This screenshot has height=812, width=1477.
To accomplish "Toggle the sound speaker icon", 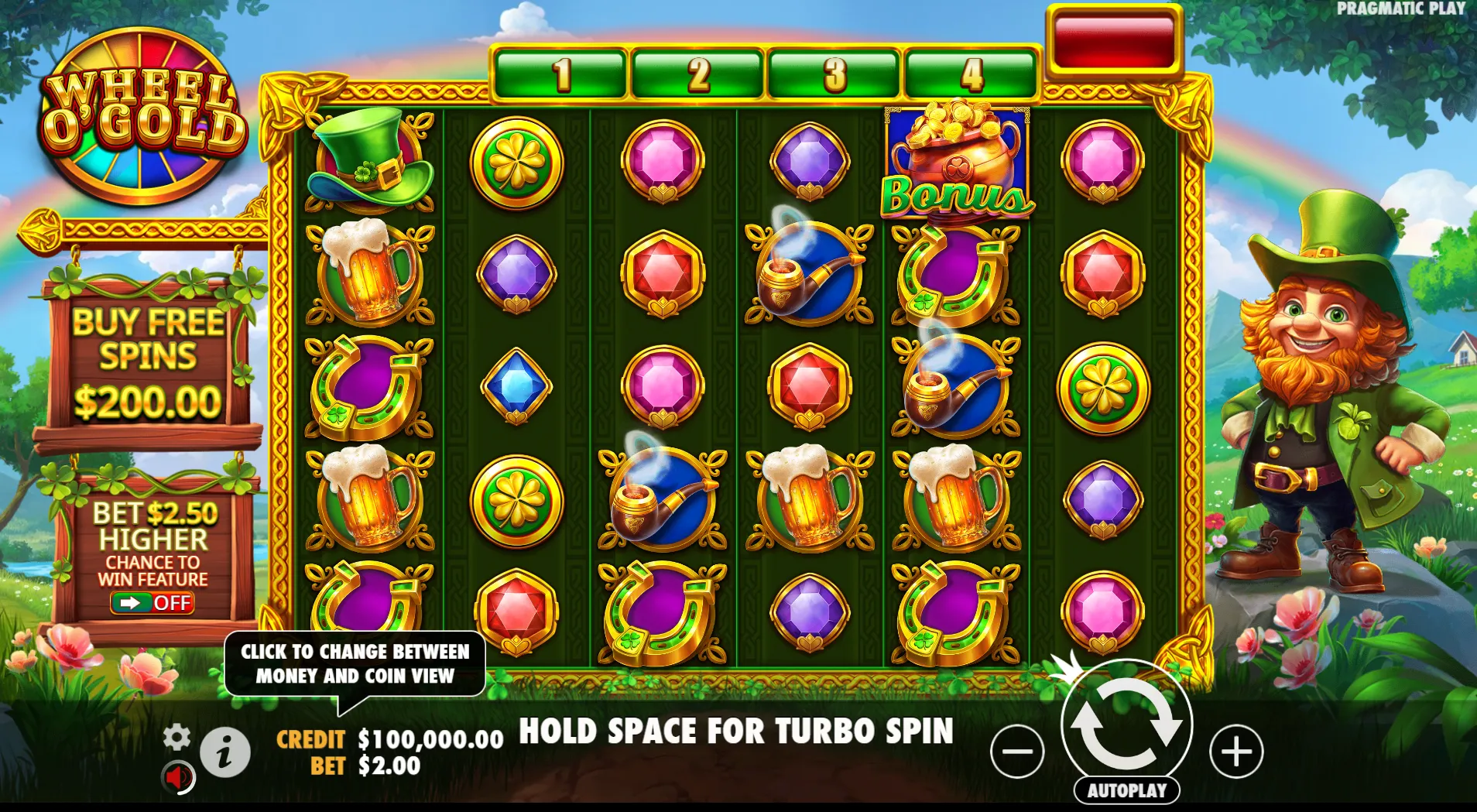I will point(178,777).
